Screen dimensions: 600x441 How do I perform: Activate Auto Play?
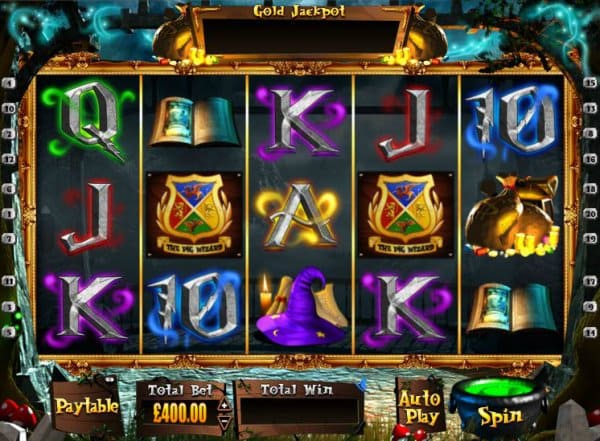pos(420,404)
